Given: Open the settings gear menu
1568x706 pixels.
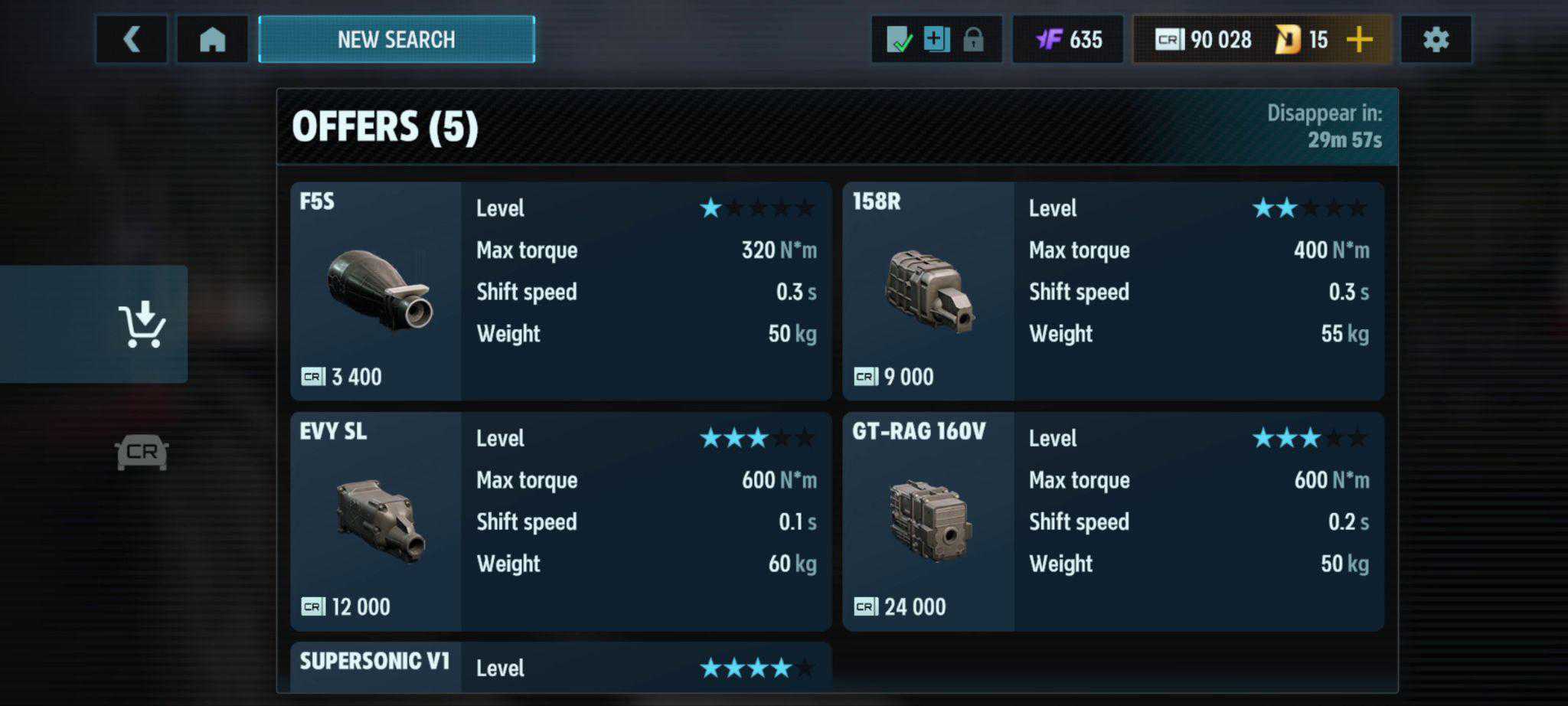Looking at the screenshot, I should (1436, 39).
